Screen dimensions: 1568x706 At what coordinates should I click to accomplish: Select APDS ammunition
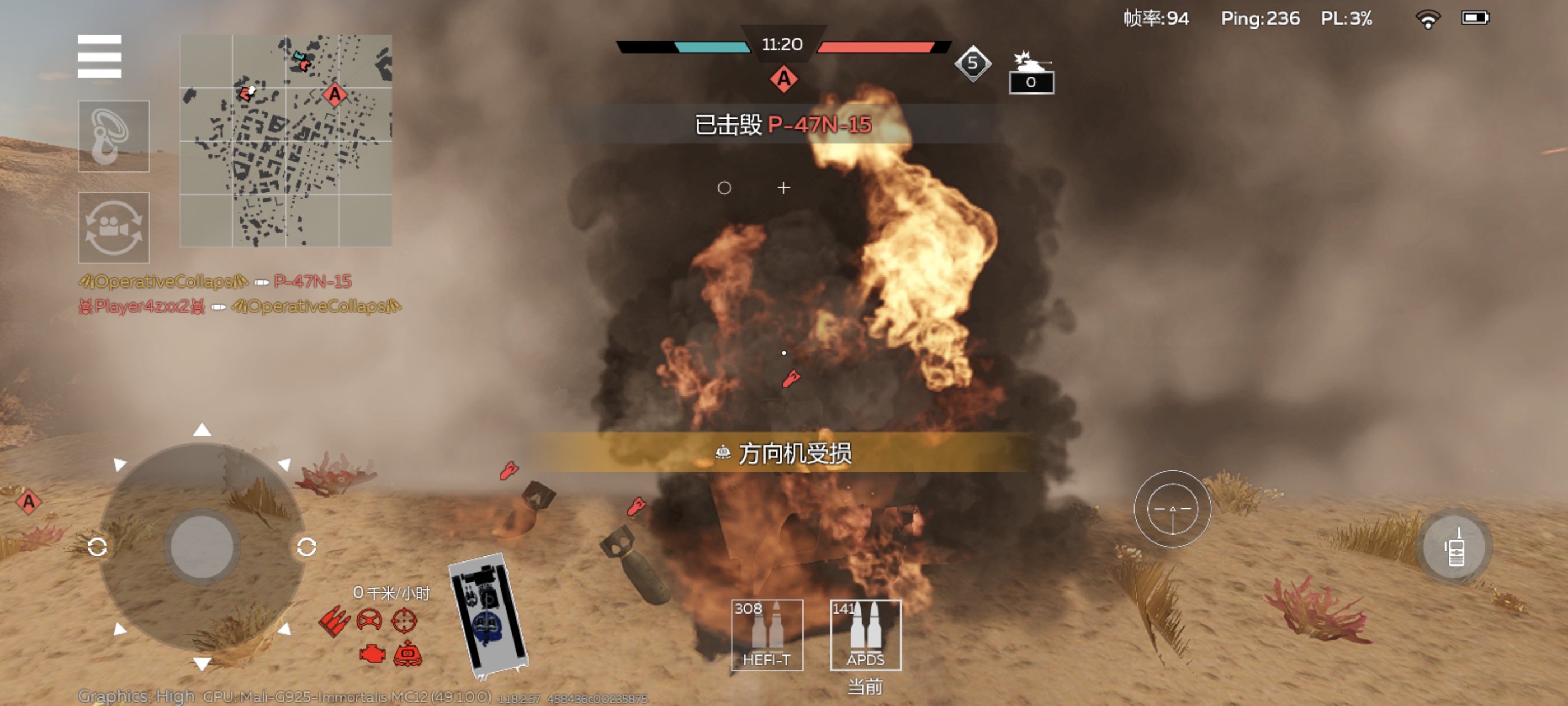[x=865, y=635]
